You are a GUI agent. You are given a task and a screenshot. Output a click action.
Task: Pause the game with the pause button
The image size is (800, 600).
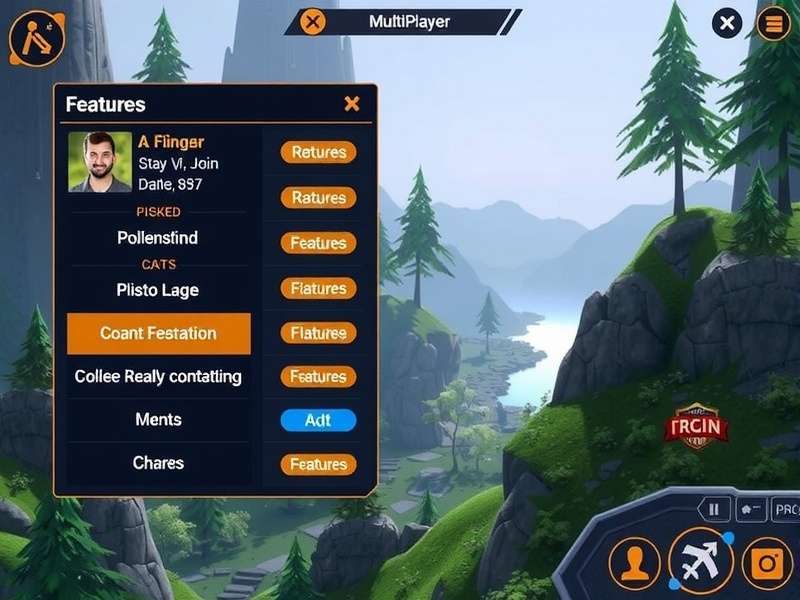click(x=714, y=509)
